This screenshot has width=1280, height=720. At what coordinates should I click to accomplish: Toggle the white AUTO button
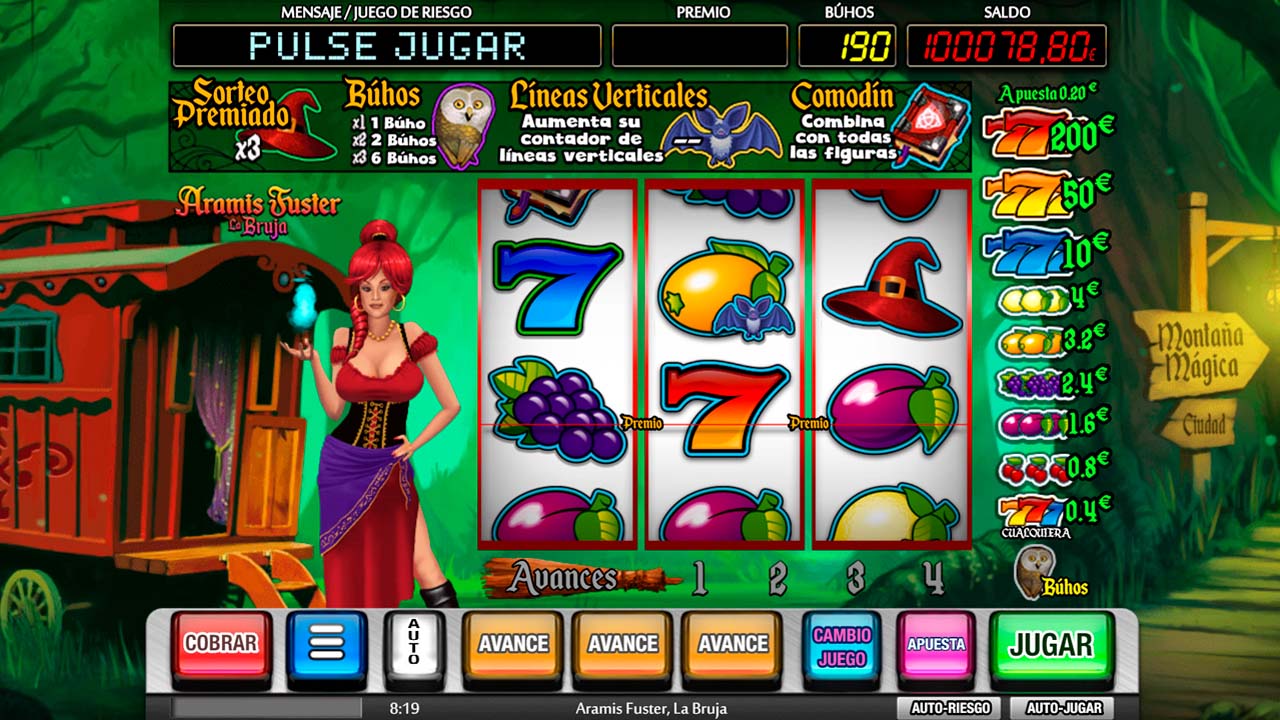(414, 645)
